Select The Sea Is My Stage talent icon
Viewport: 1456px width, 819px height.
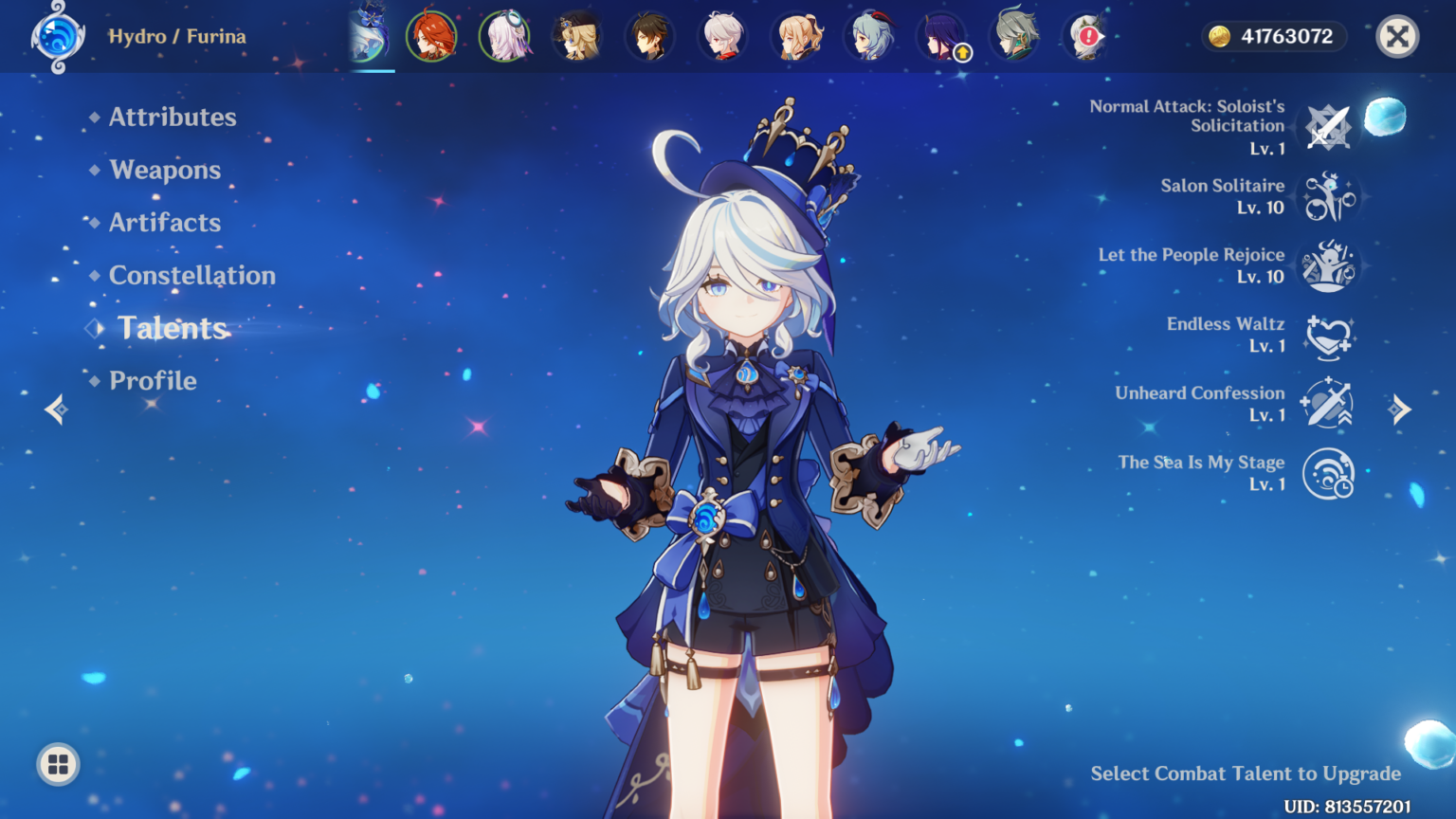coord(1329,473)
